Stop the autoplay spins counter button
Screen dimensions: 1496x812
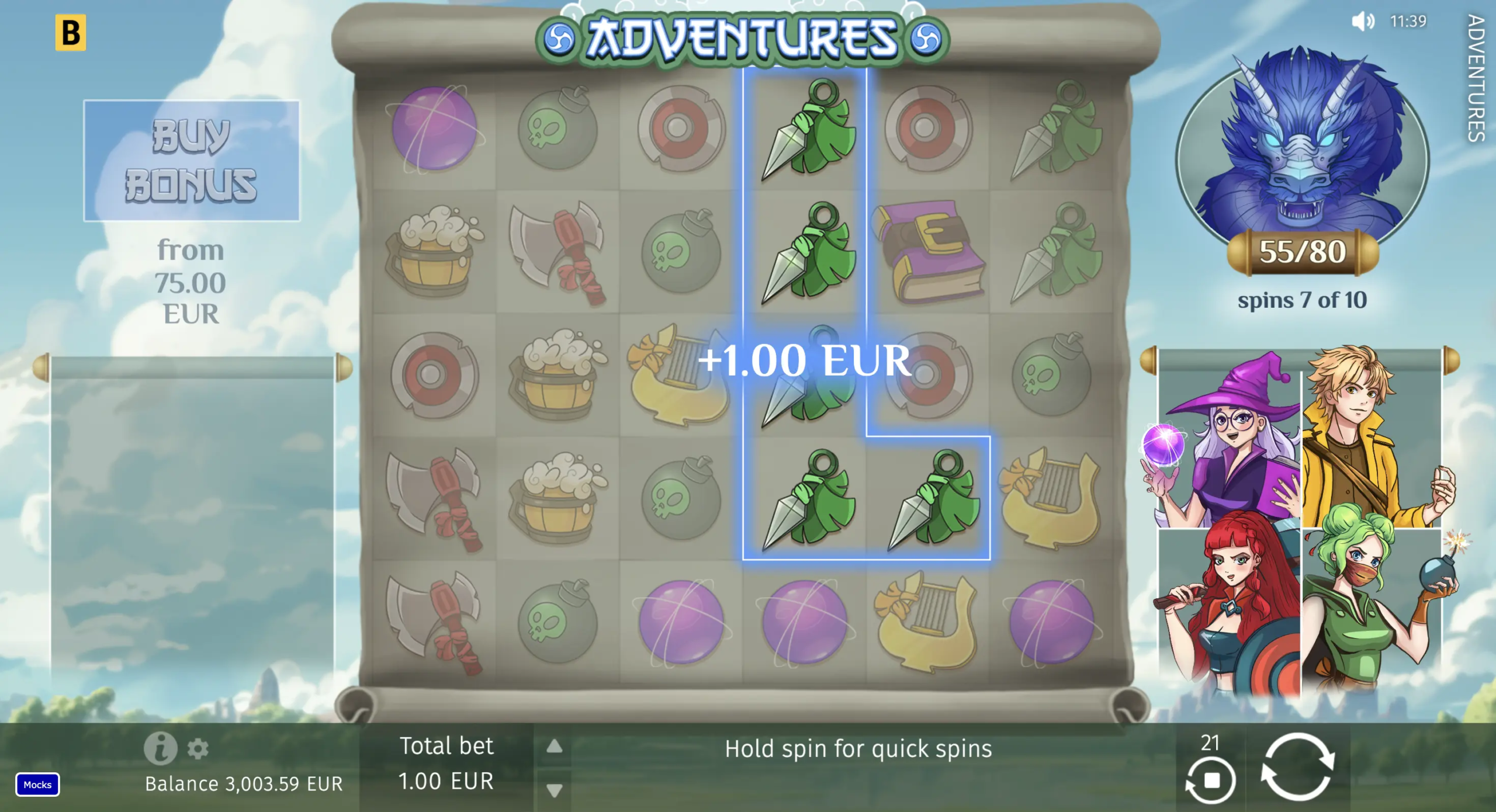[1211, 779]
